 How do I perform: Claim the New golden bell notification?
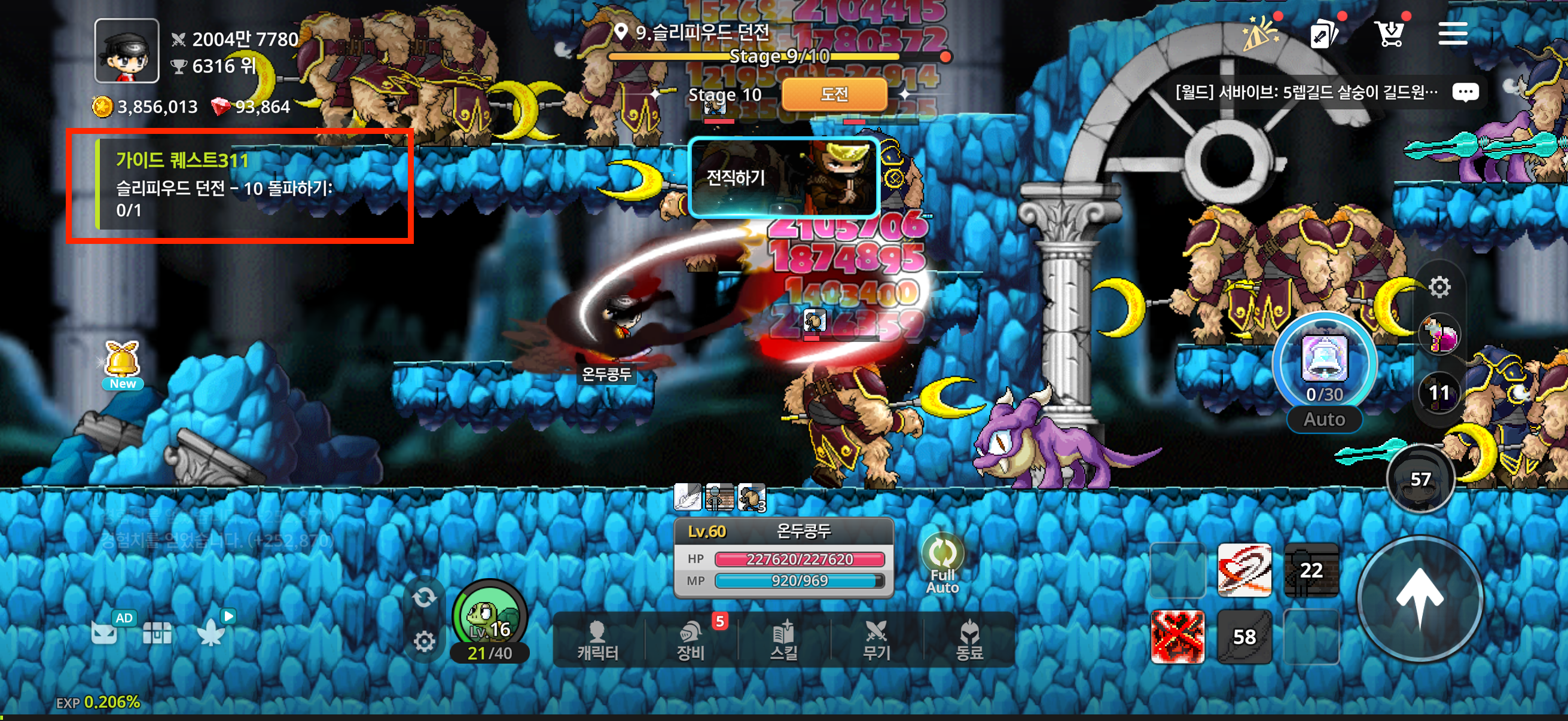(x=123, y=365)
